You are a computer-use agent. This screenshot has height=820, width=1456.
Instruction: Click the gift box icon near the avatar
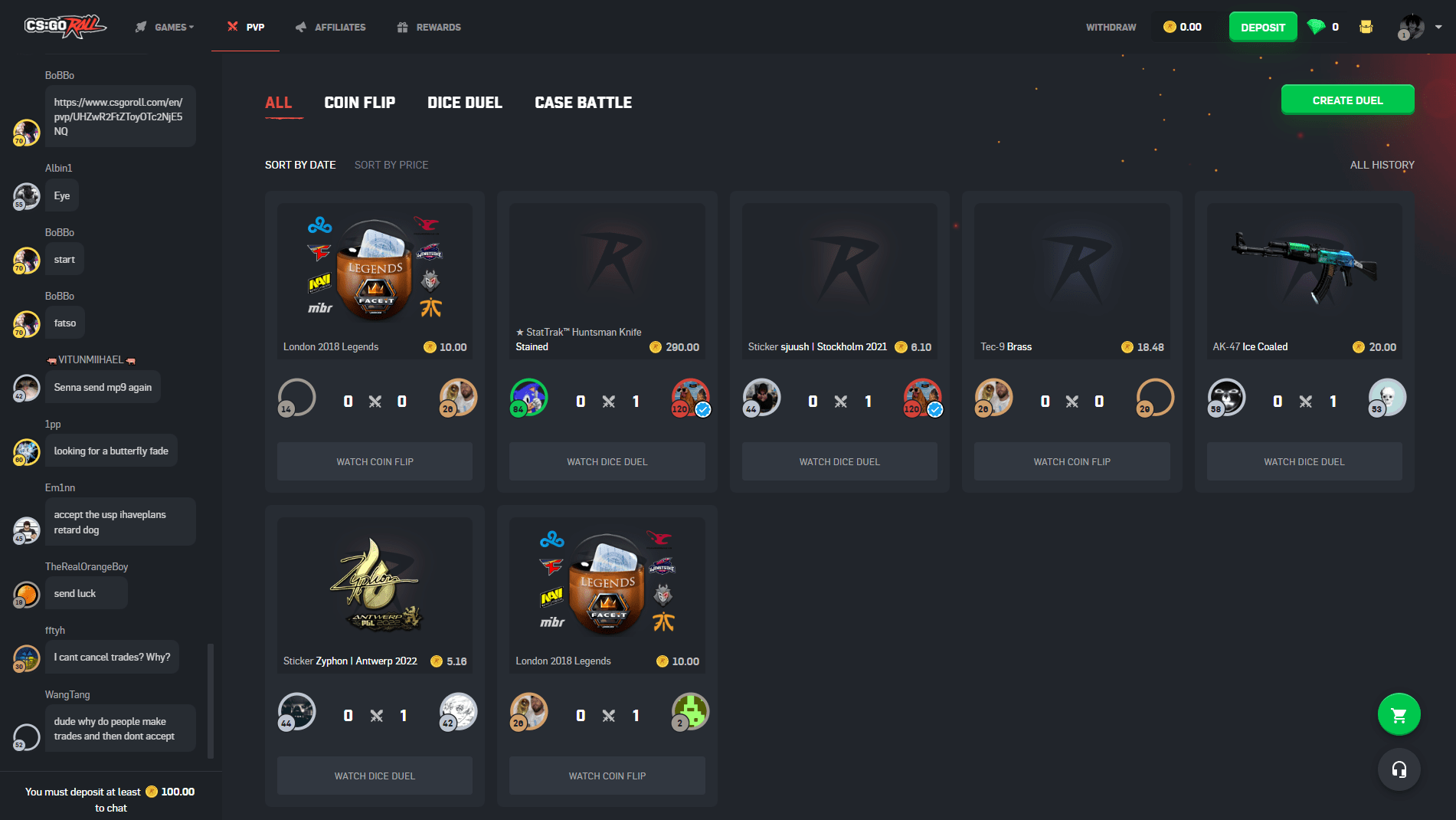click(1366, 26)
